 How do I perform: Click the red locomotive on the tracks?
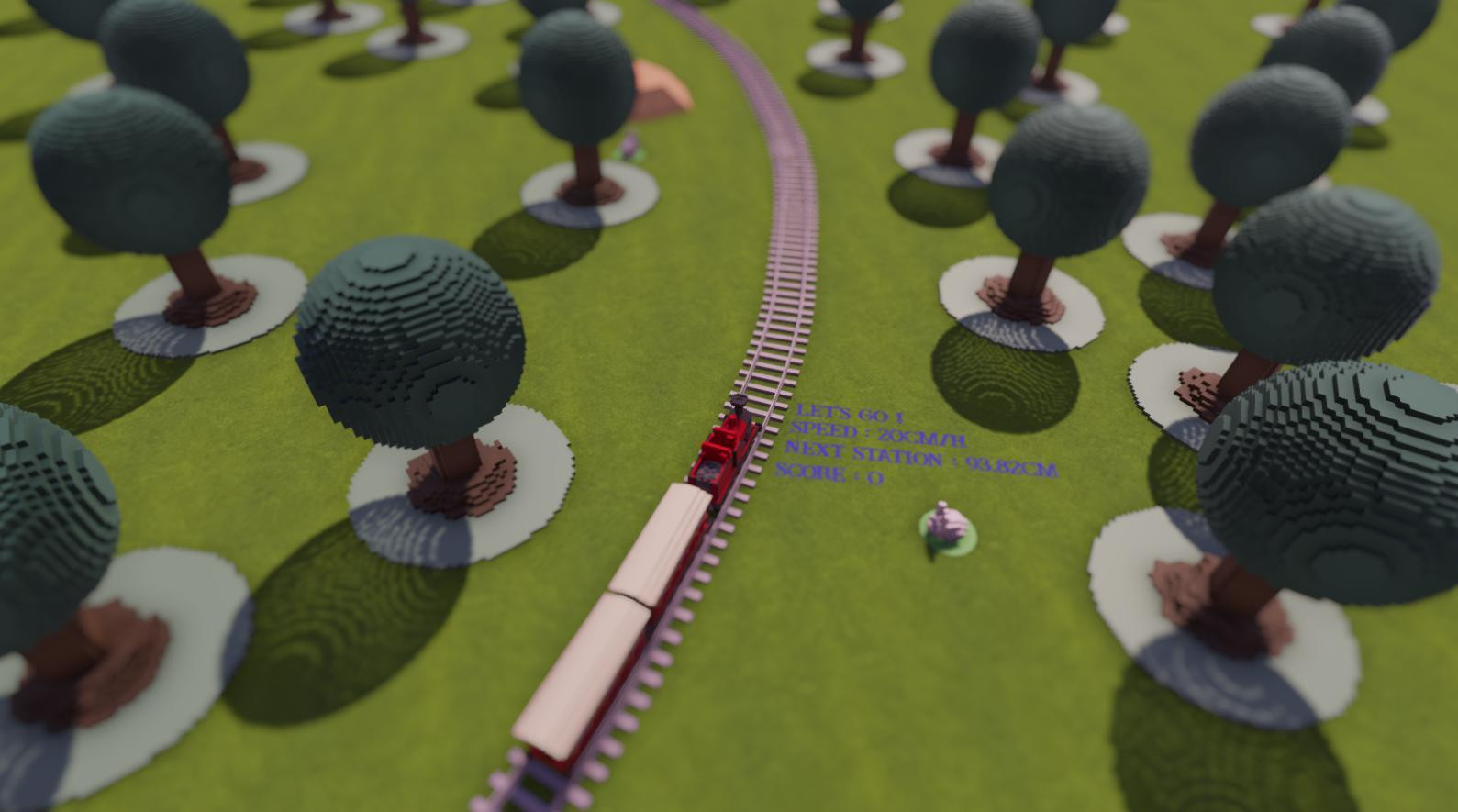tap(719, 450)
